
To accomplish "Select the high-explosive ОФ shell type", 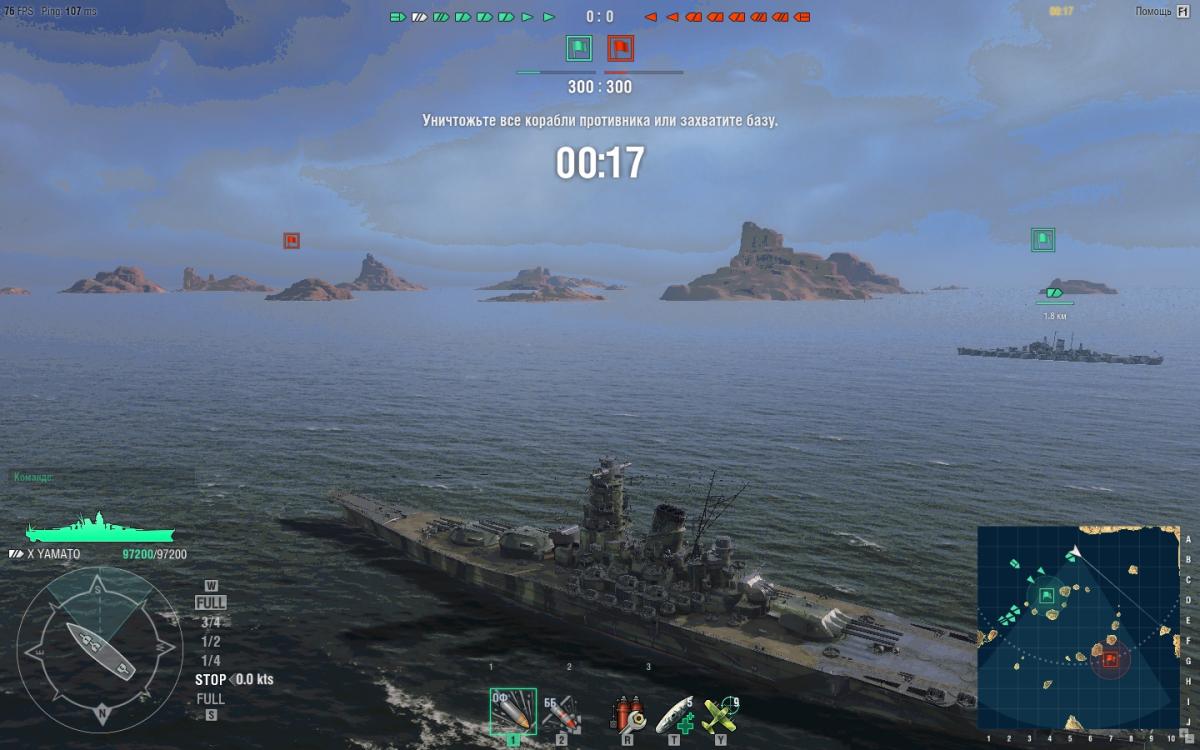I will tap(513, 712).
